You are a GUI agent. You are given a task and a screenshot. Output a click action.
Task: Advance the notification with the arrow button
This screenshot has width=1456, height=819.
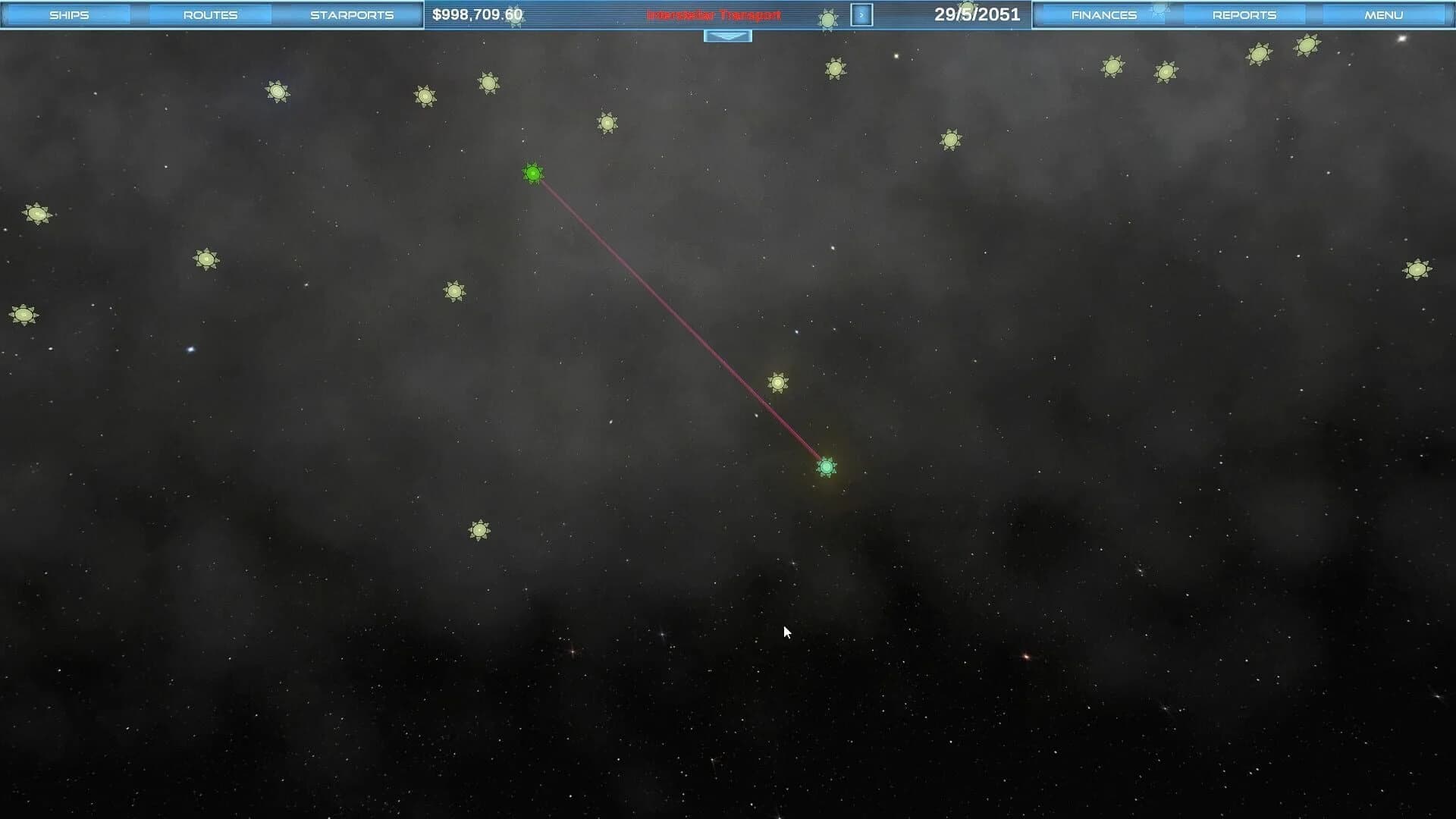(861, 14)
